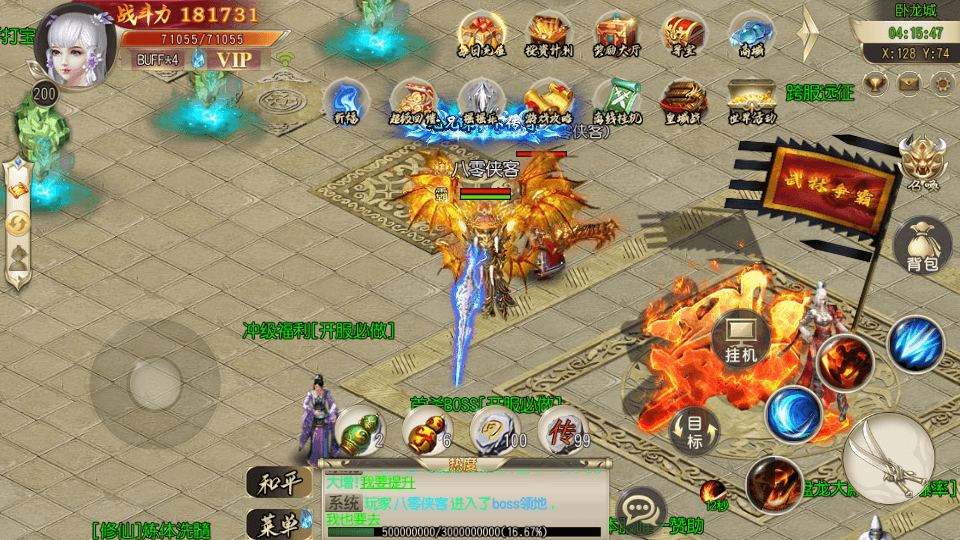Open the 离线挂机 offline idle scroll icon

(616, 100)
